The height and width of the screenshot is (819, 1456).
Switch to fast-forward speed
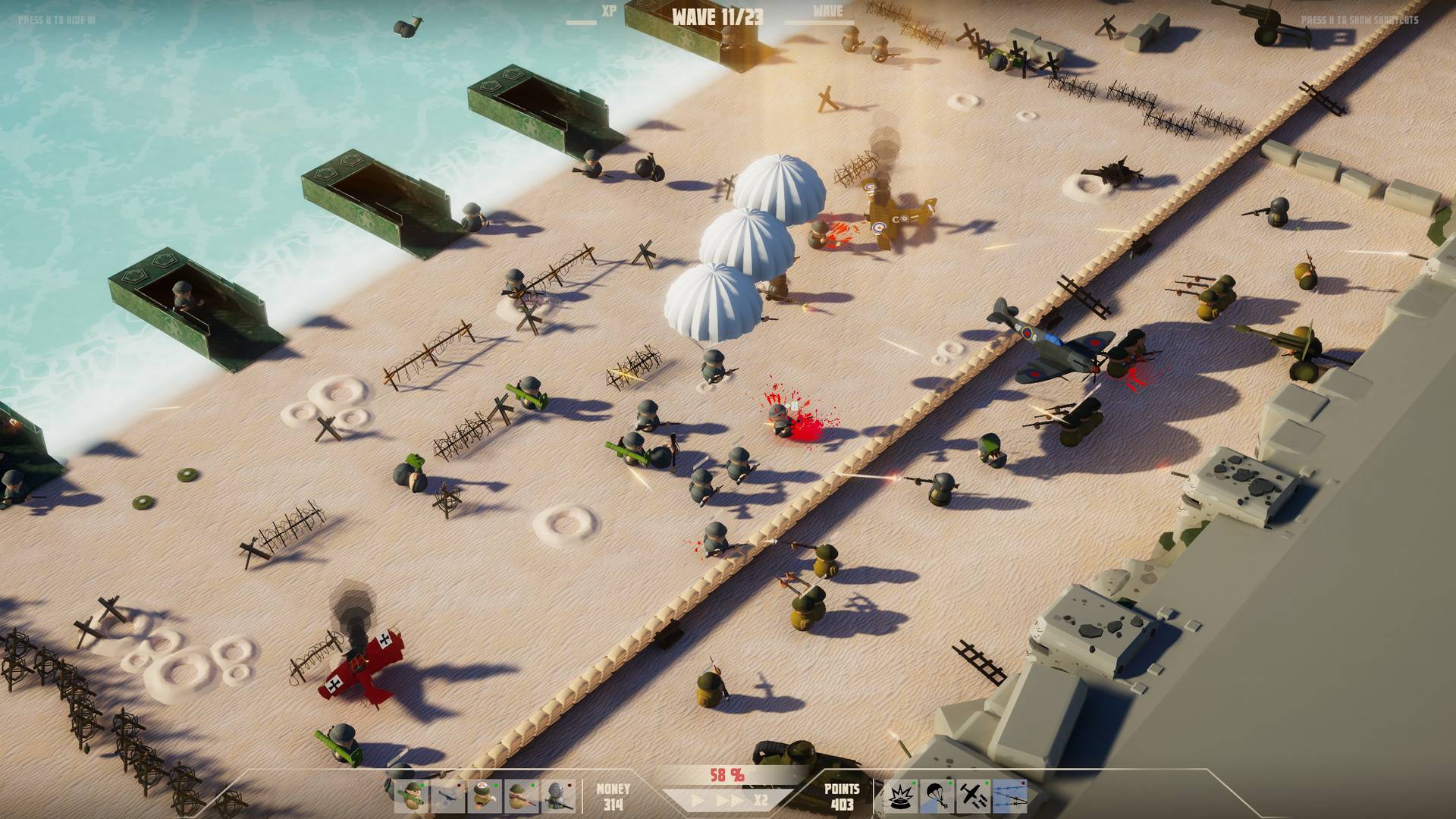click(730, 800)
